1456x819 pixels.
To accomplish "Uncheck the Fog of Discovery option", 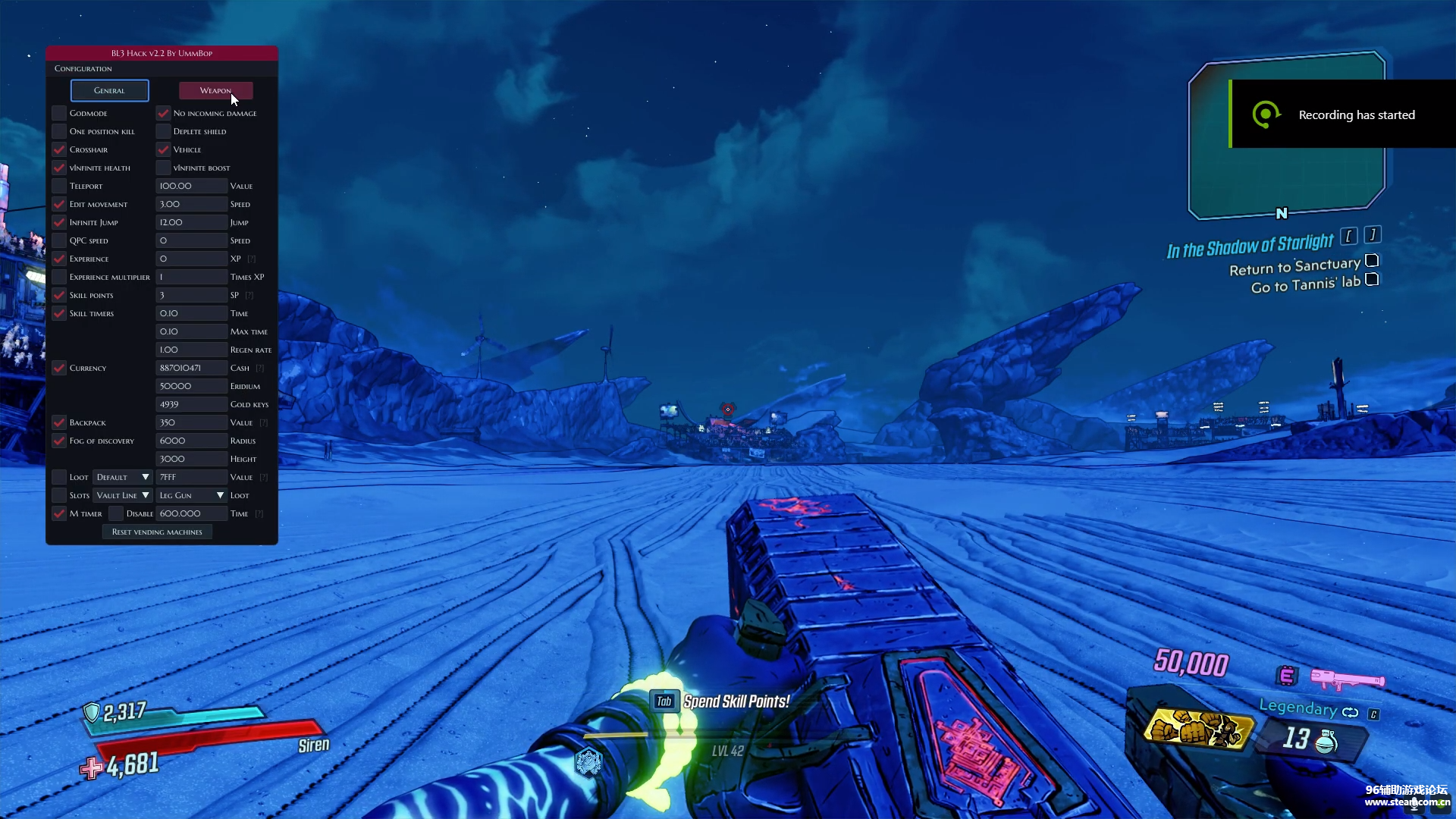I will coord(59,441).
